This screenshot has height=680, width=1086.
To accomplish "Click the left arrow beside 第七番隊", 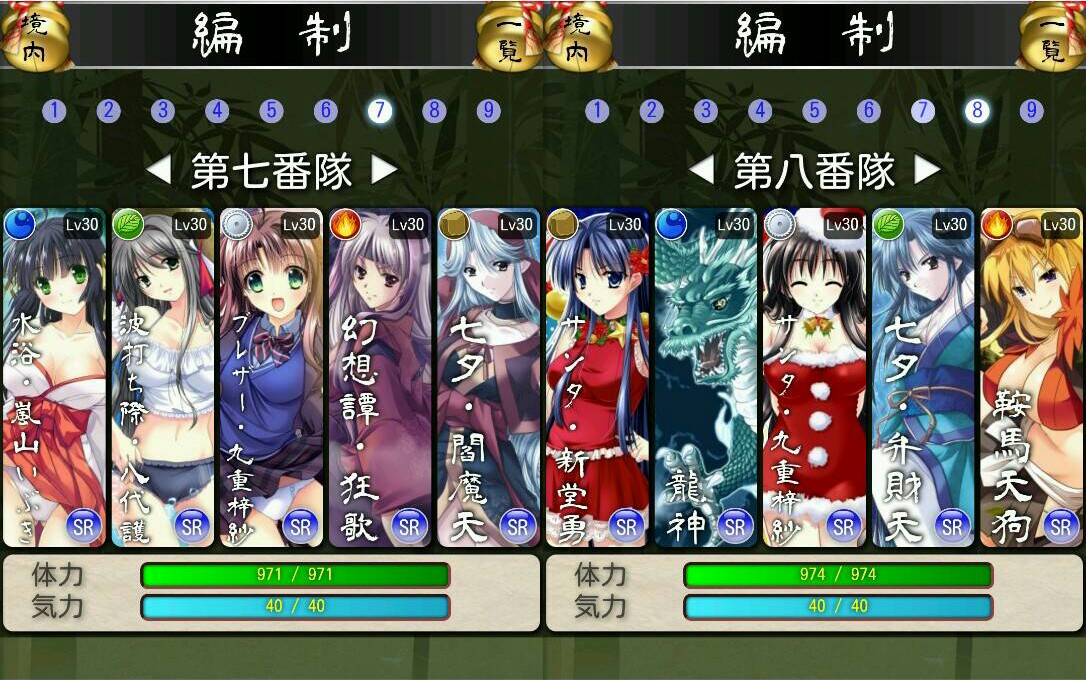I will point(158,171).
